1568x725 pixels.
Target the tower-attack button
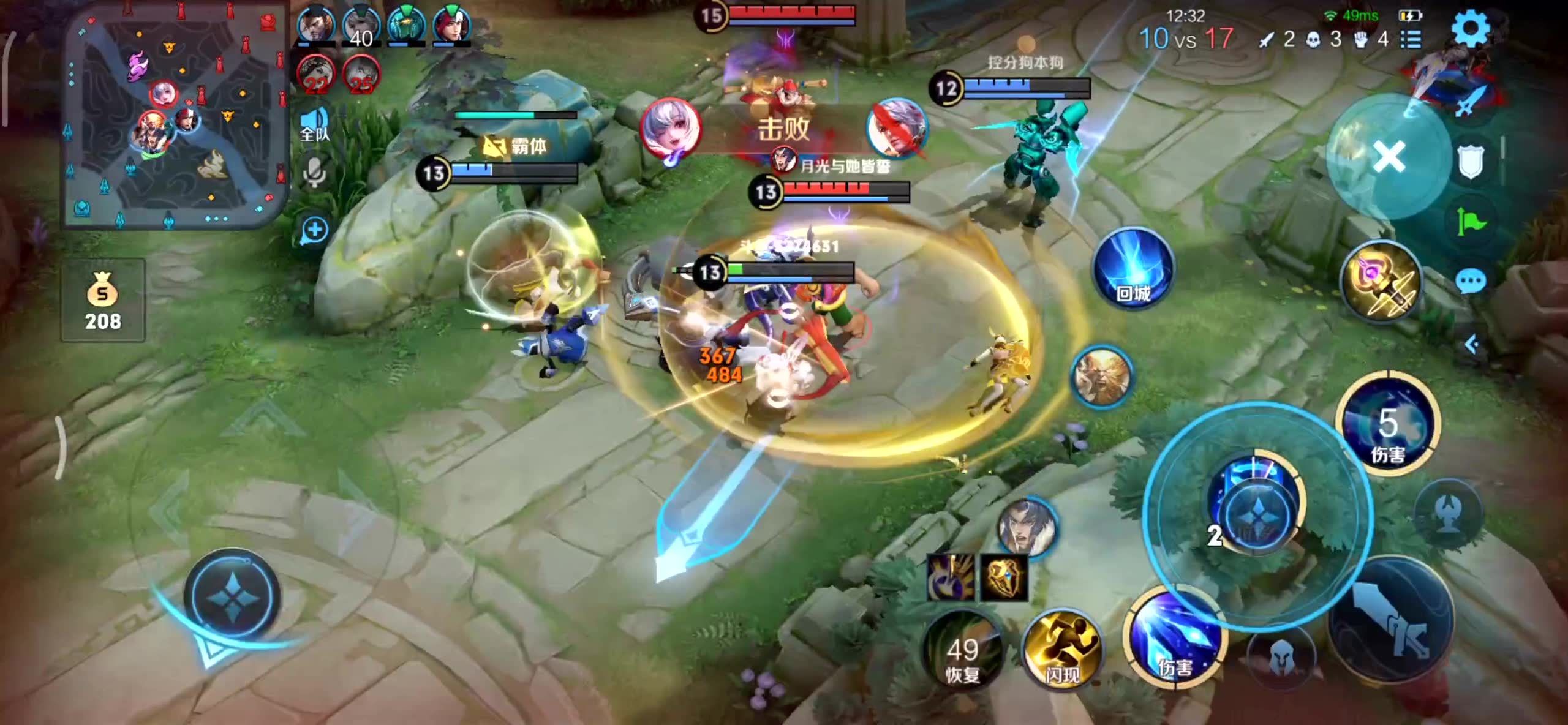click(1449, 513)
